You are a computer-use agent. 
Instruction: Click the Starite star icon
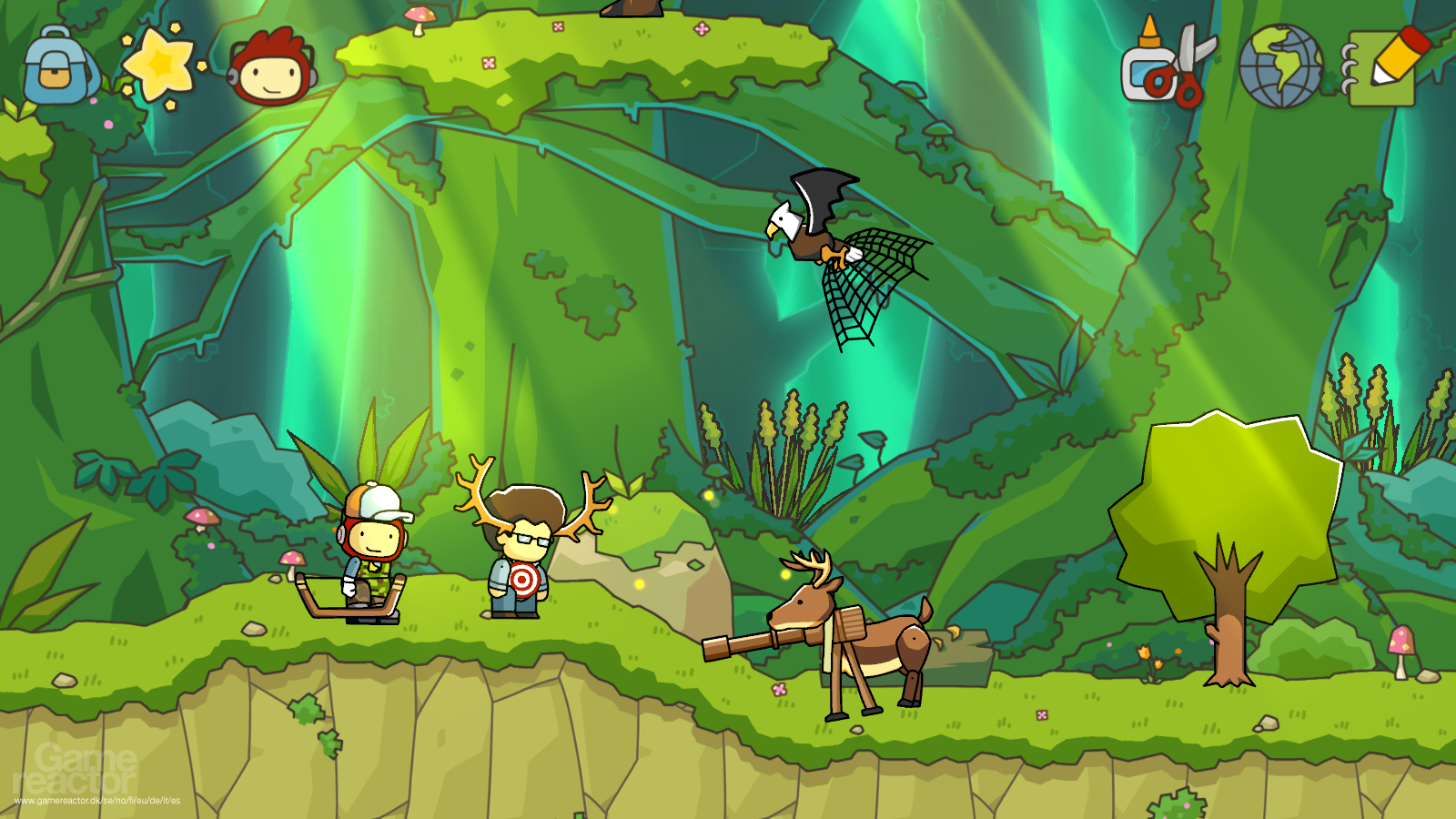pyautogui.click(x=159, y=64)
